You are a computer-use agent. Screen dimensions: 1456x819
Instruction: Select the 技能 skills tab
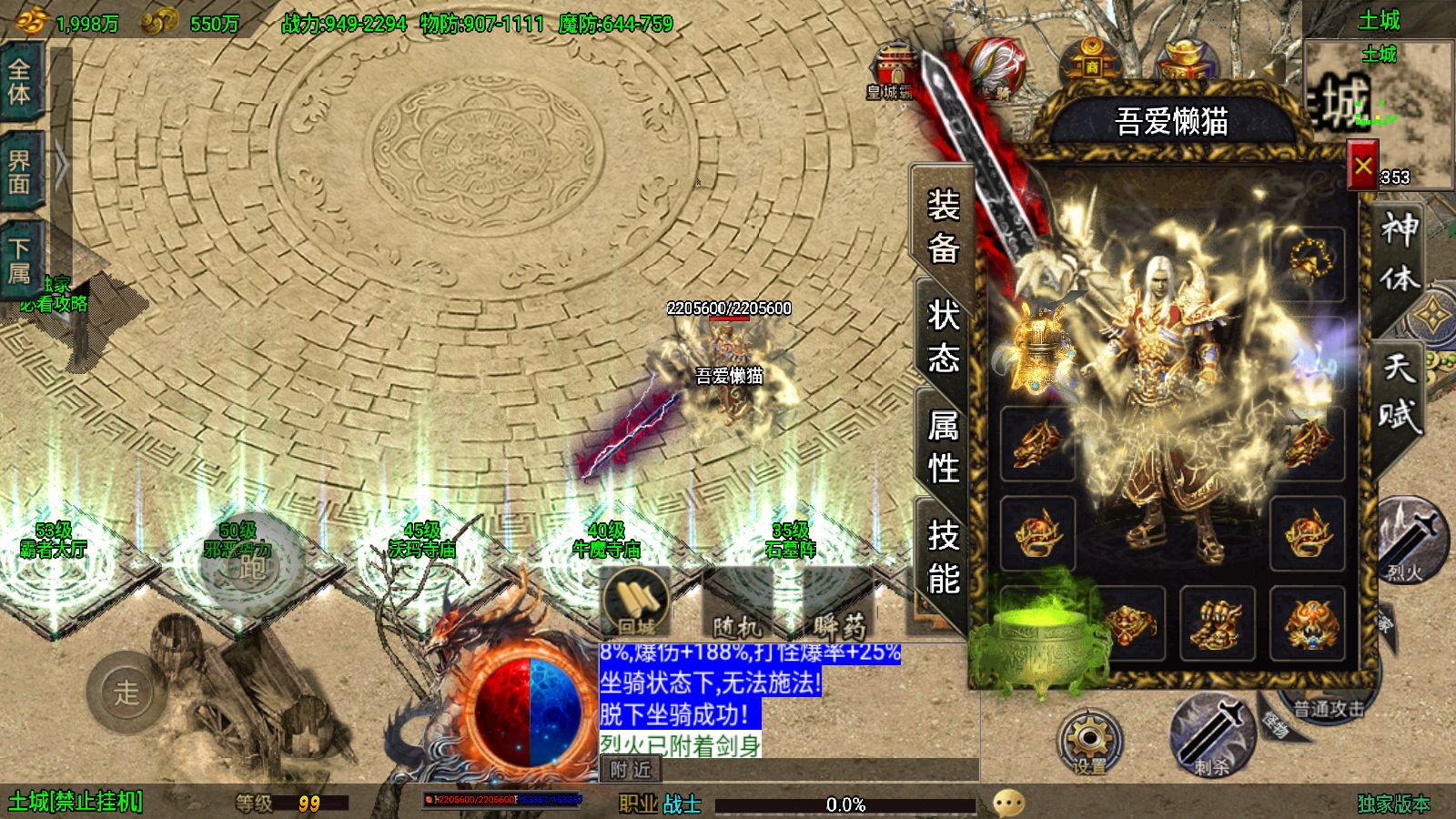coord(943,556)
